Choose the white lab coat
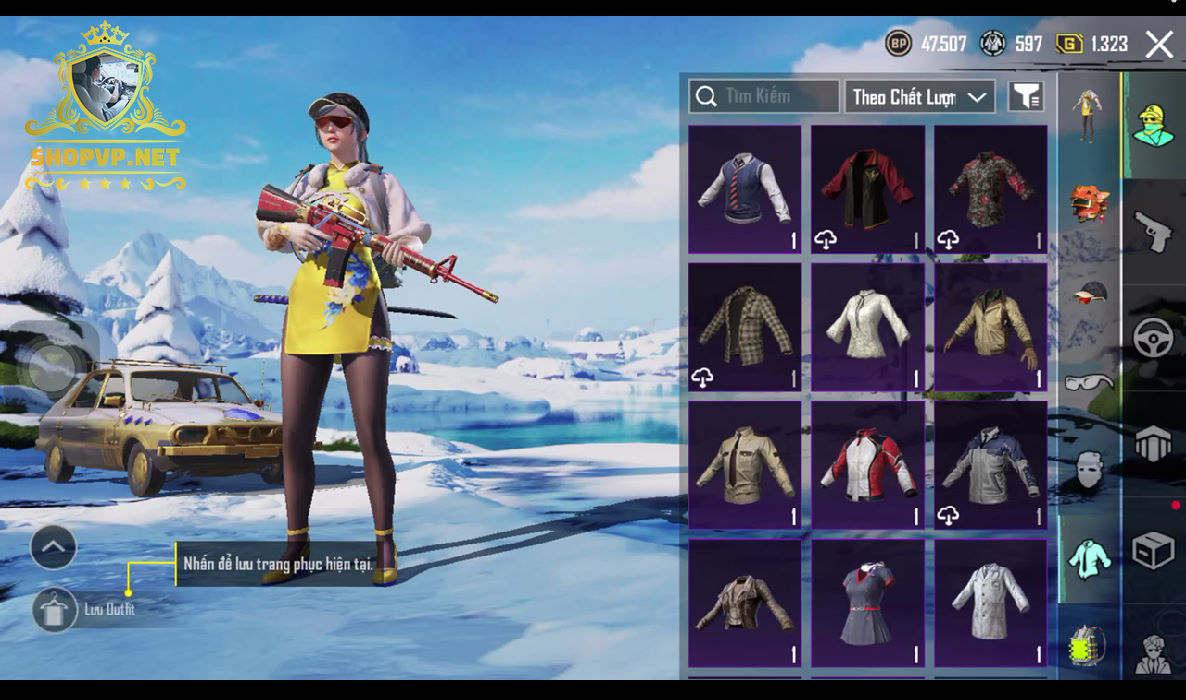This screenshot has width=1186, height=700. [x=991, y=603]
